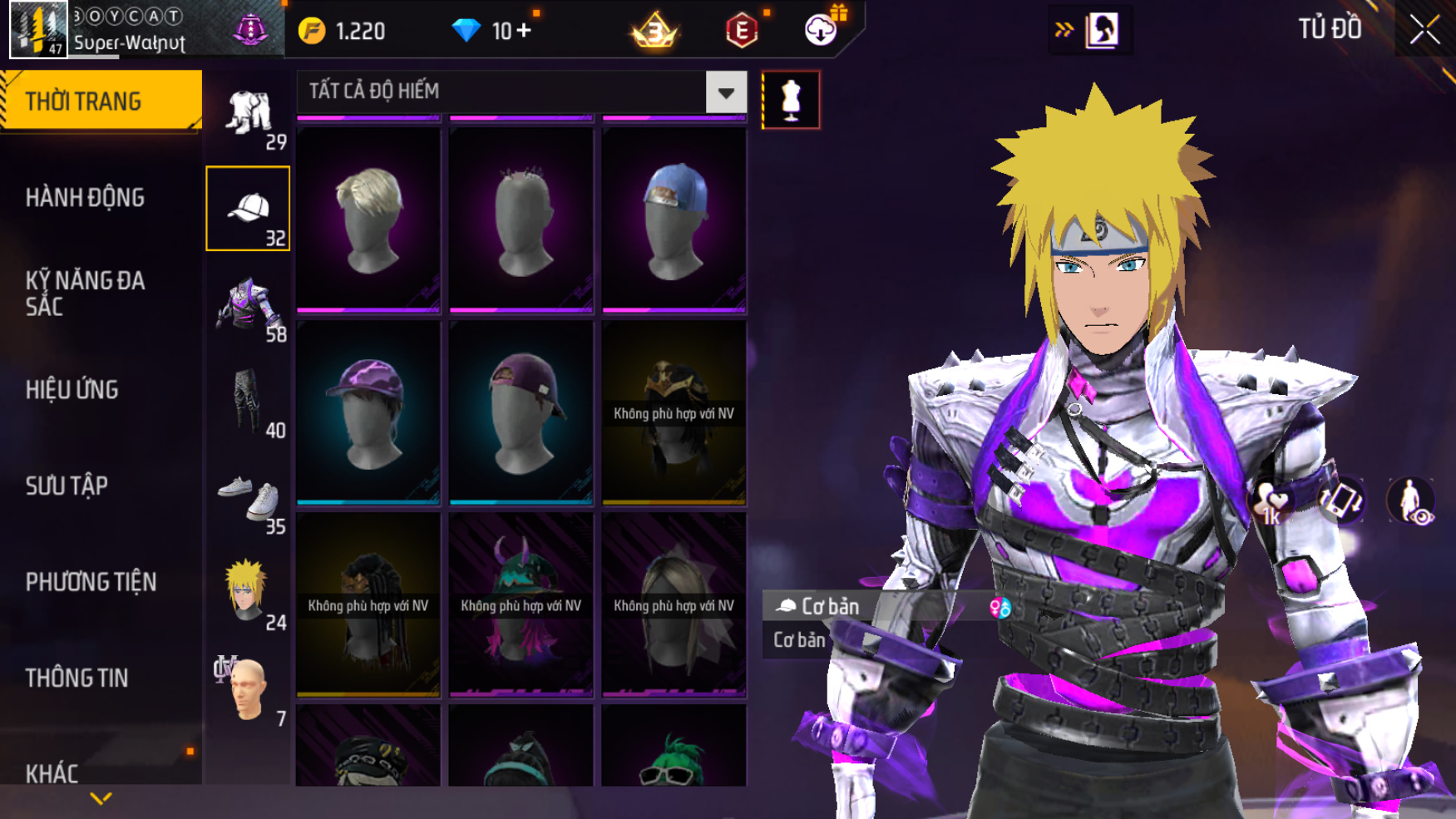
Task: Select the face category icon
Action: (248, 689)
